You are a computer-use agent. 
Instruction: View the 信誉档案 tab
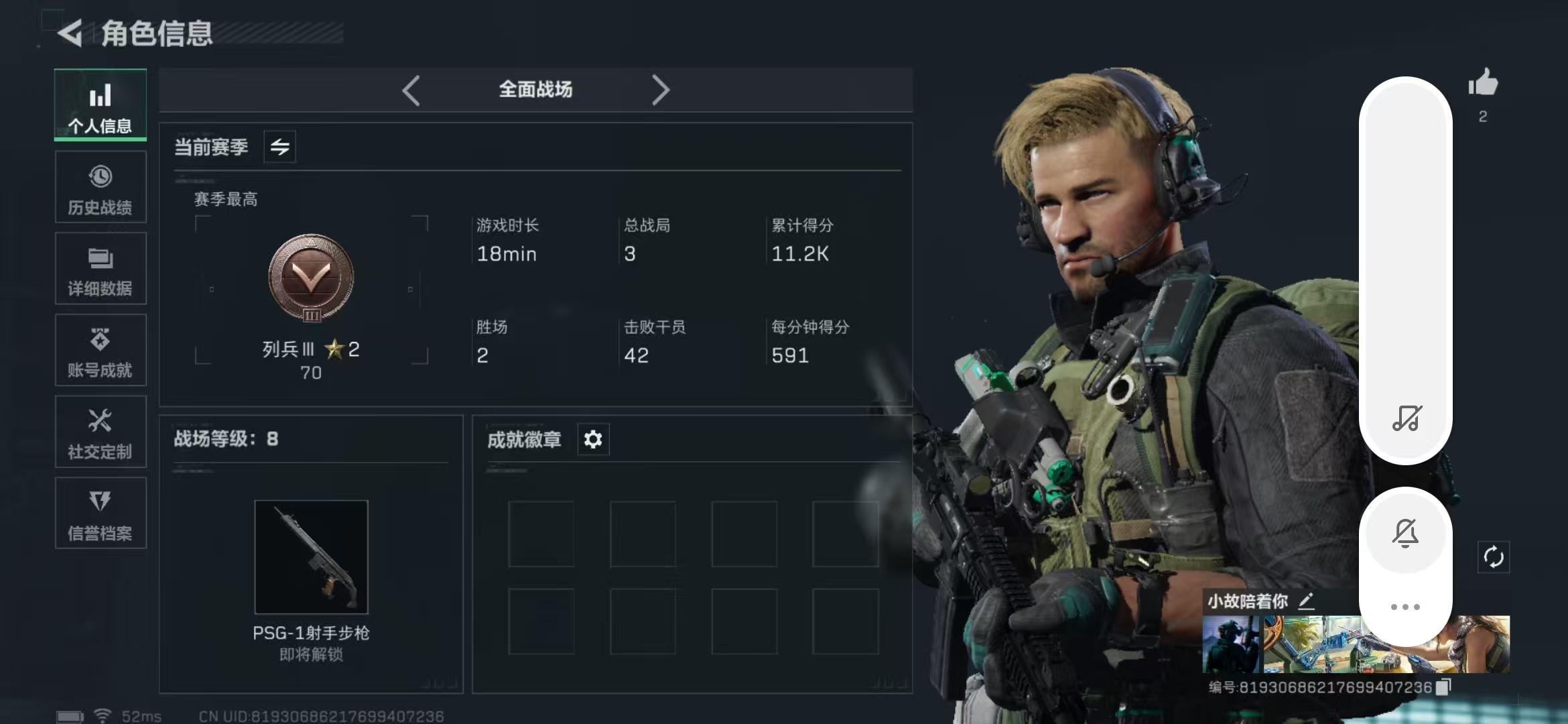click(101, 514)
